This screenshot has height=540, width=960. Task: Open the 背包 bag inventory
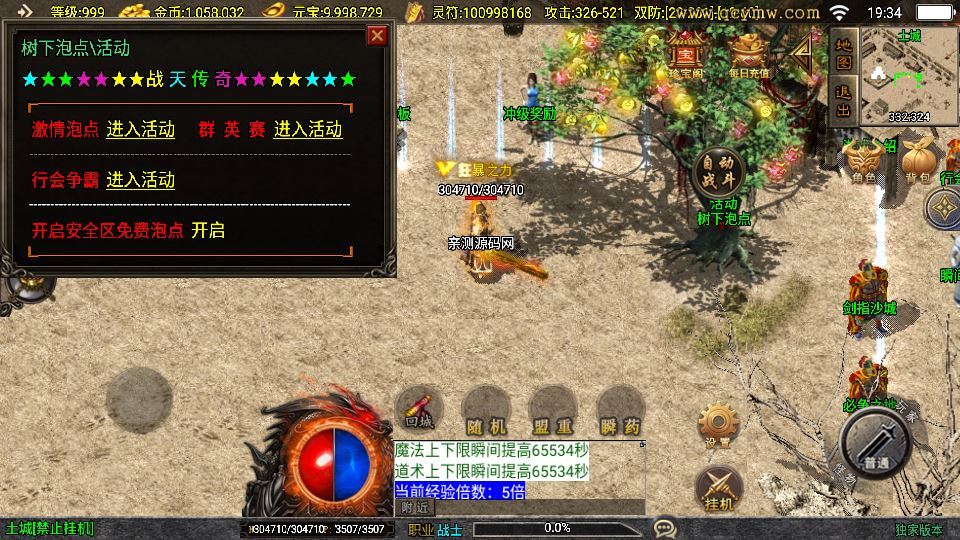(918, 160)
